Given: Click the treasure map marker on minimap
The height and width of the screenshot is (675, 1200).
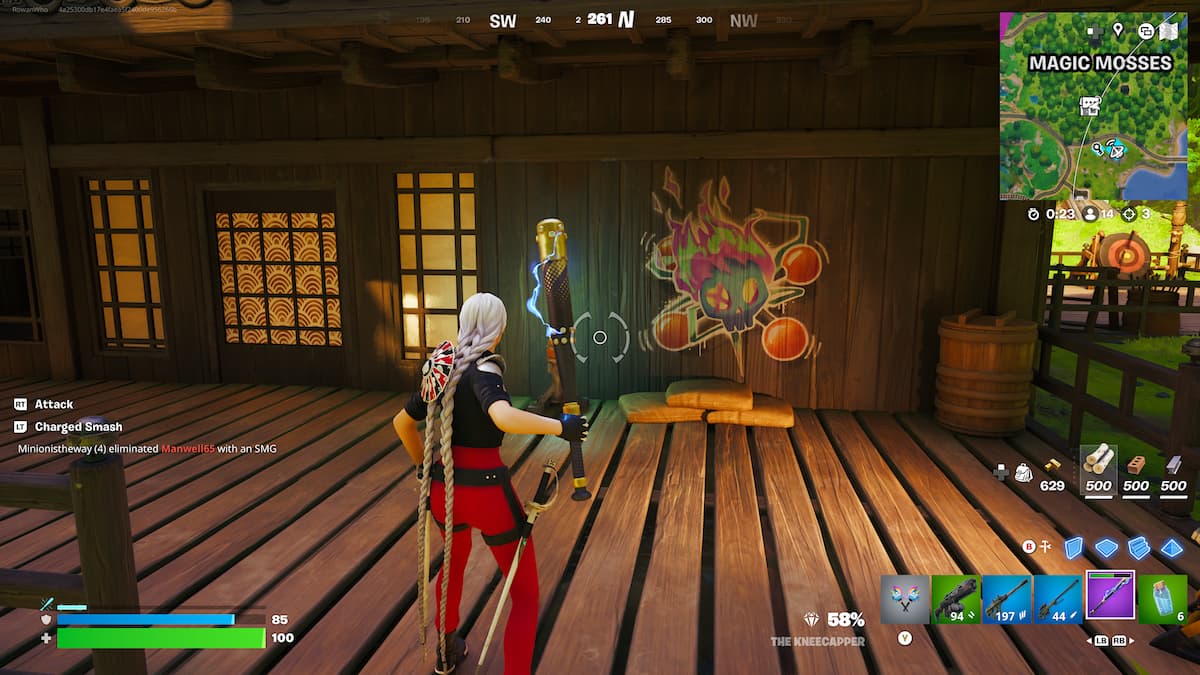Looking at the screenshot, I should 1090,106.
